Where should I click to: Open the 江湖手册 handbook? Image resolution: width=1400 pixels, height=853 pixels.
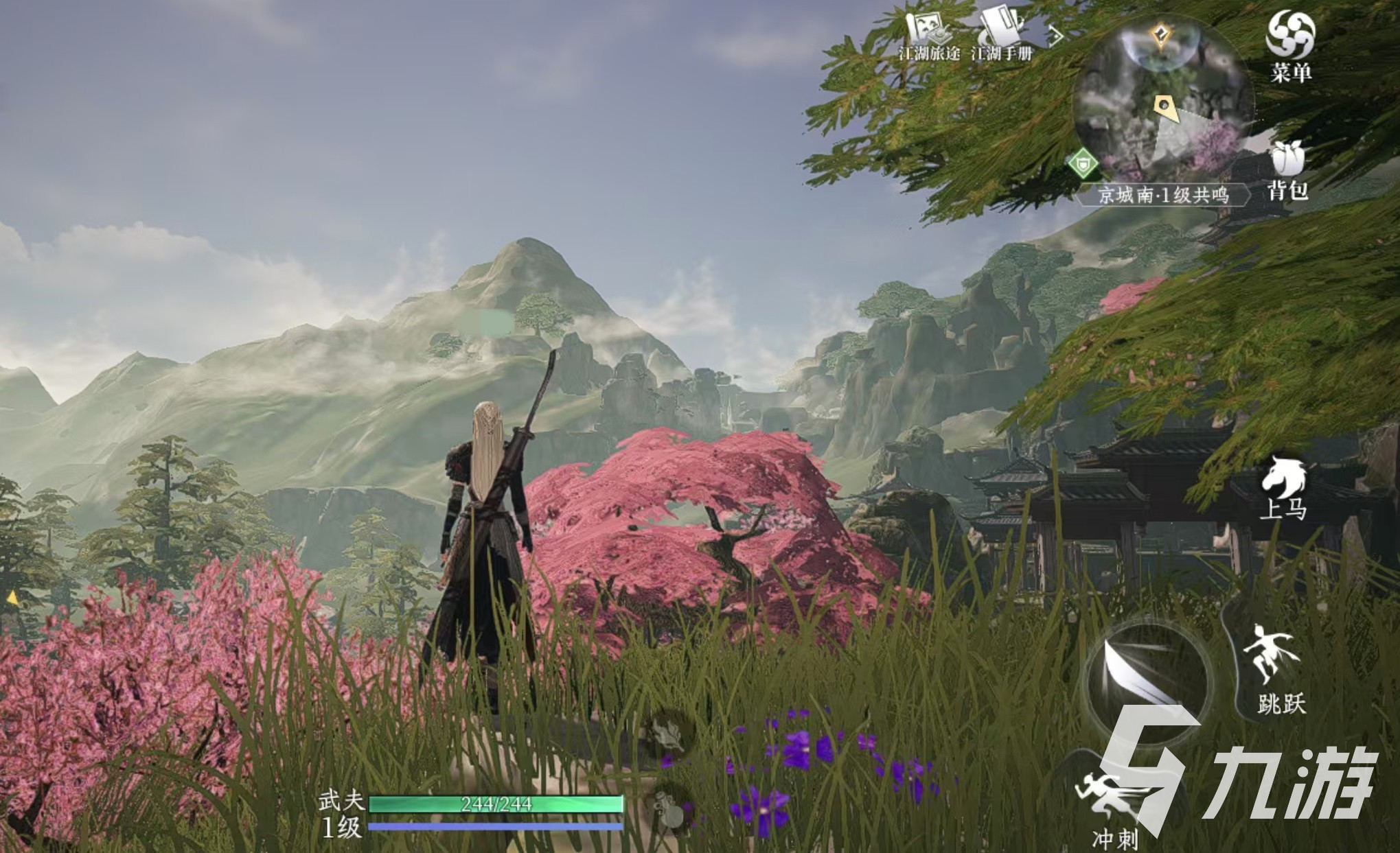[x=1001, y=35]
